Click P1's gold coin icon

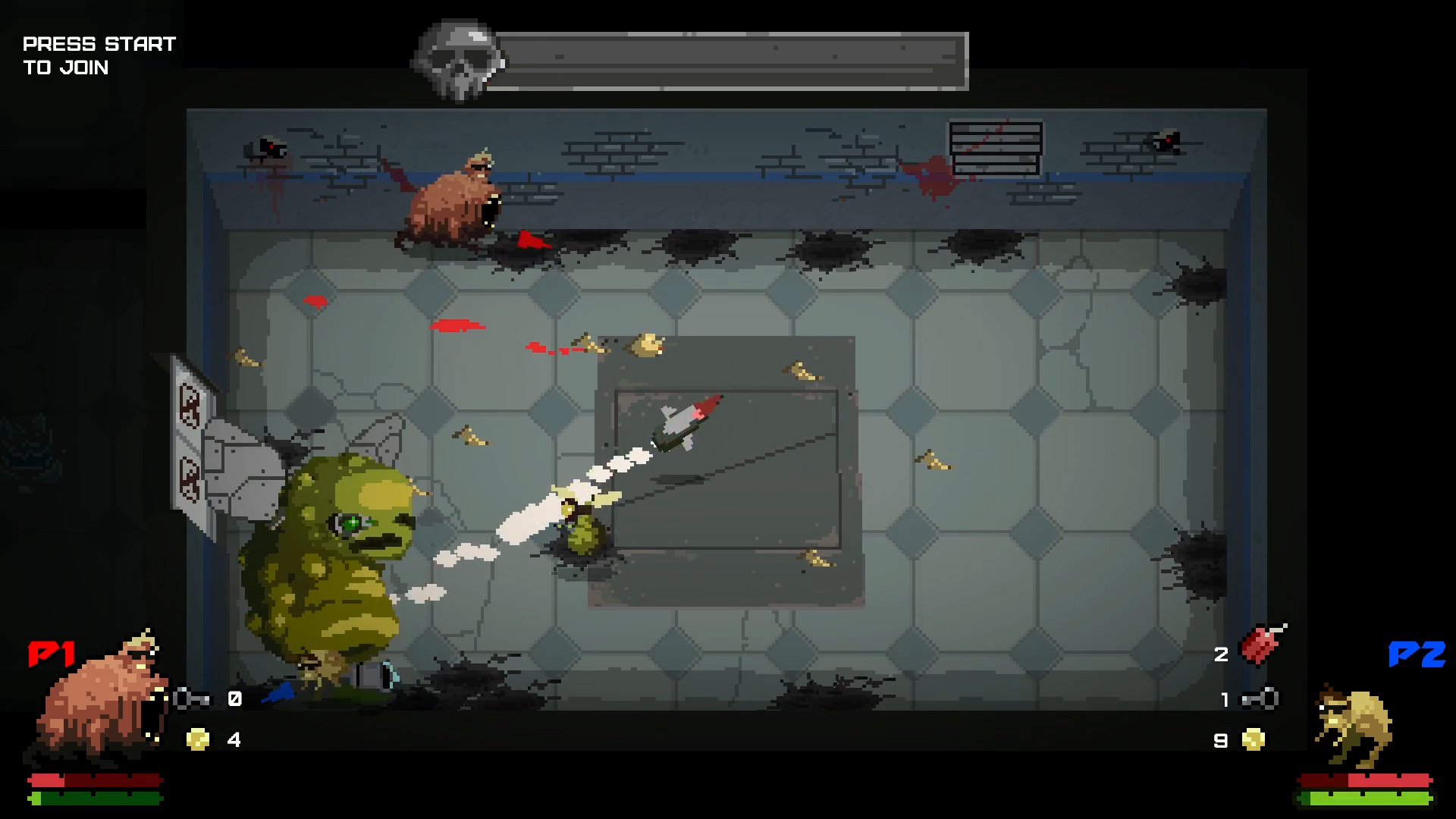pos(198,739)
